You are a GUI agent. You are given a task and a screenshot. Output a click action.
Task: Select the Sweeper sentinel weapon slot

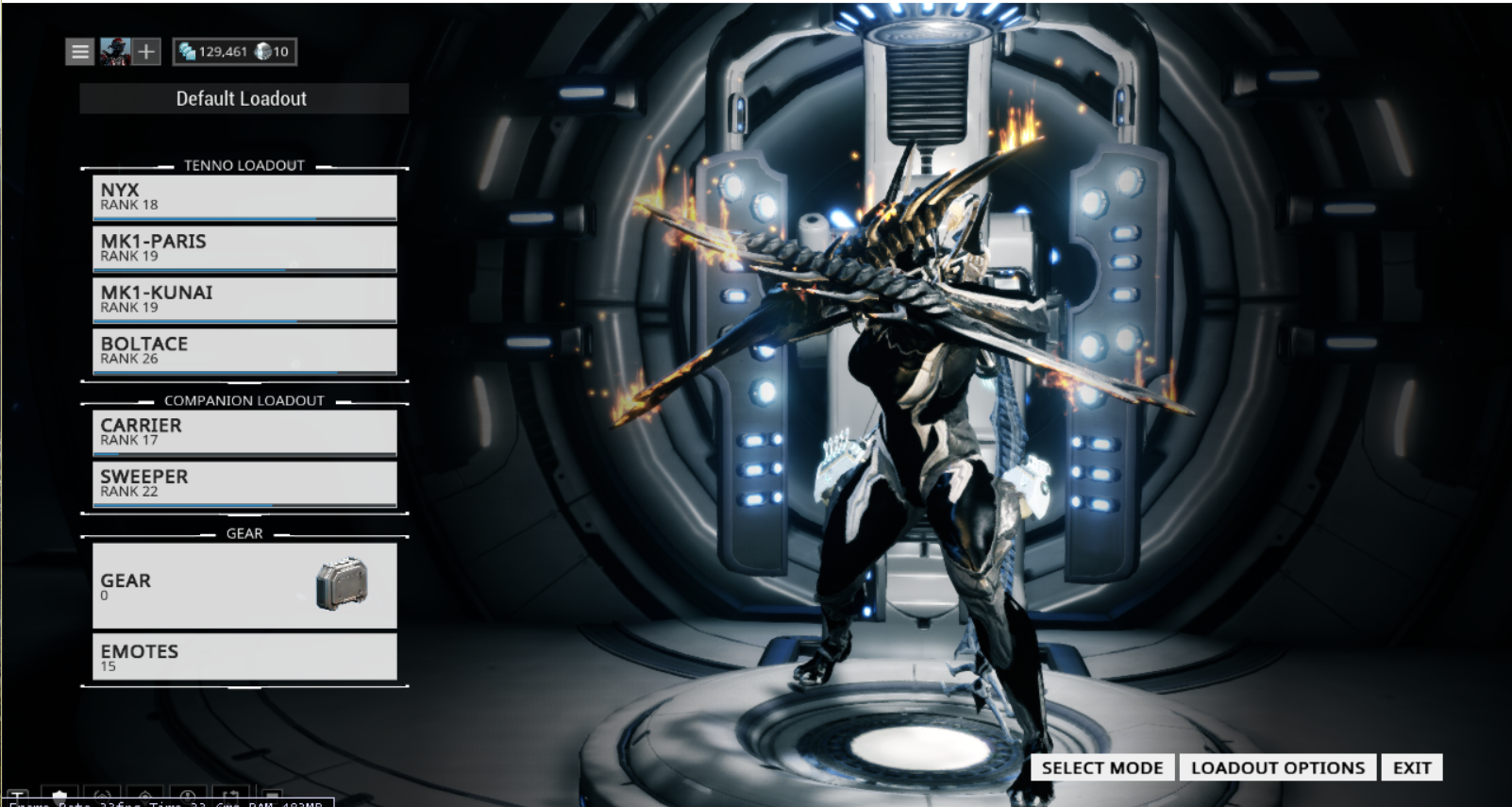pyautogui.click(x=244, y=483)
